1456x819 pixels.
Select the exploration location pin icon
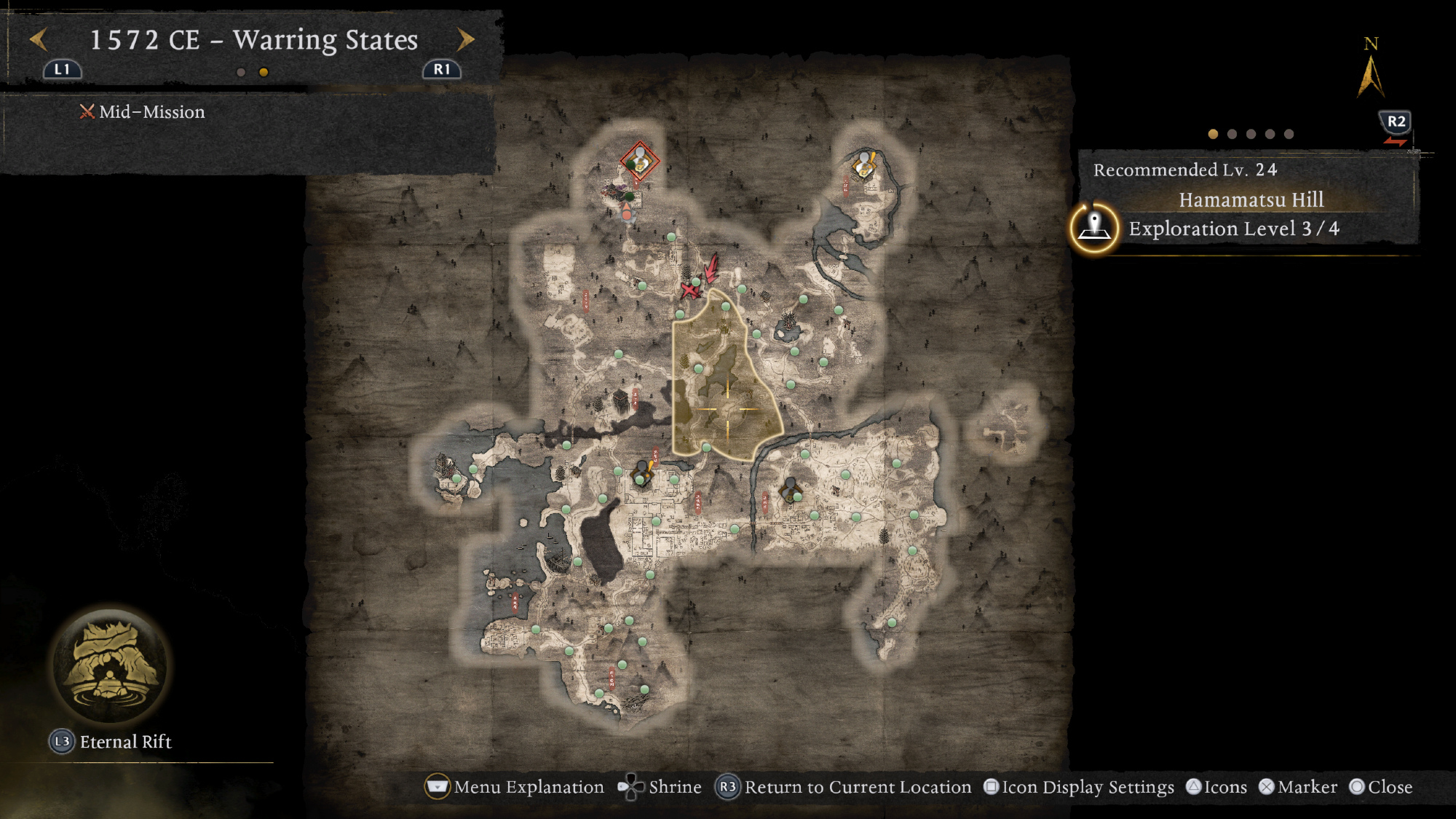click(1094, 228)
